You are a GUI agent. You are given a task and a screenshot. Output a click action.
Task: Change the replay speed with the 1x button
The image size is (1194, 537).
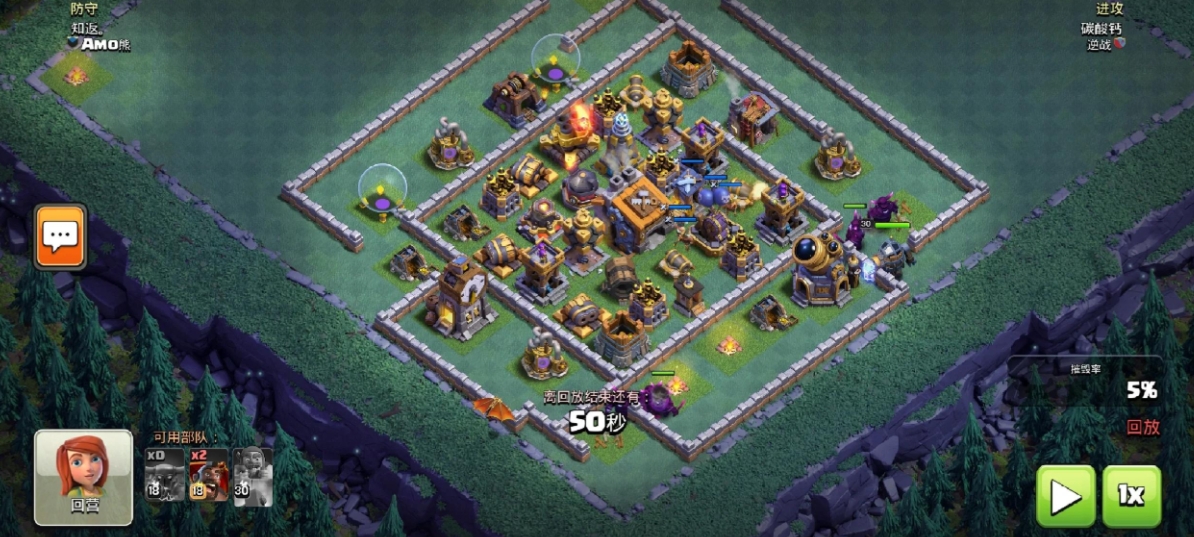[x=1131, y=496]
